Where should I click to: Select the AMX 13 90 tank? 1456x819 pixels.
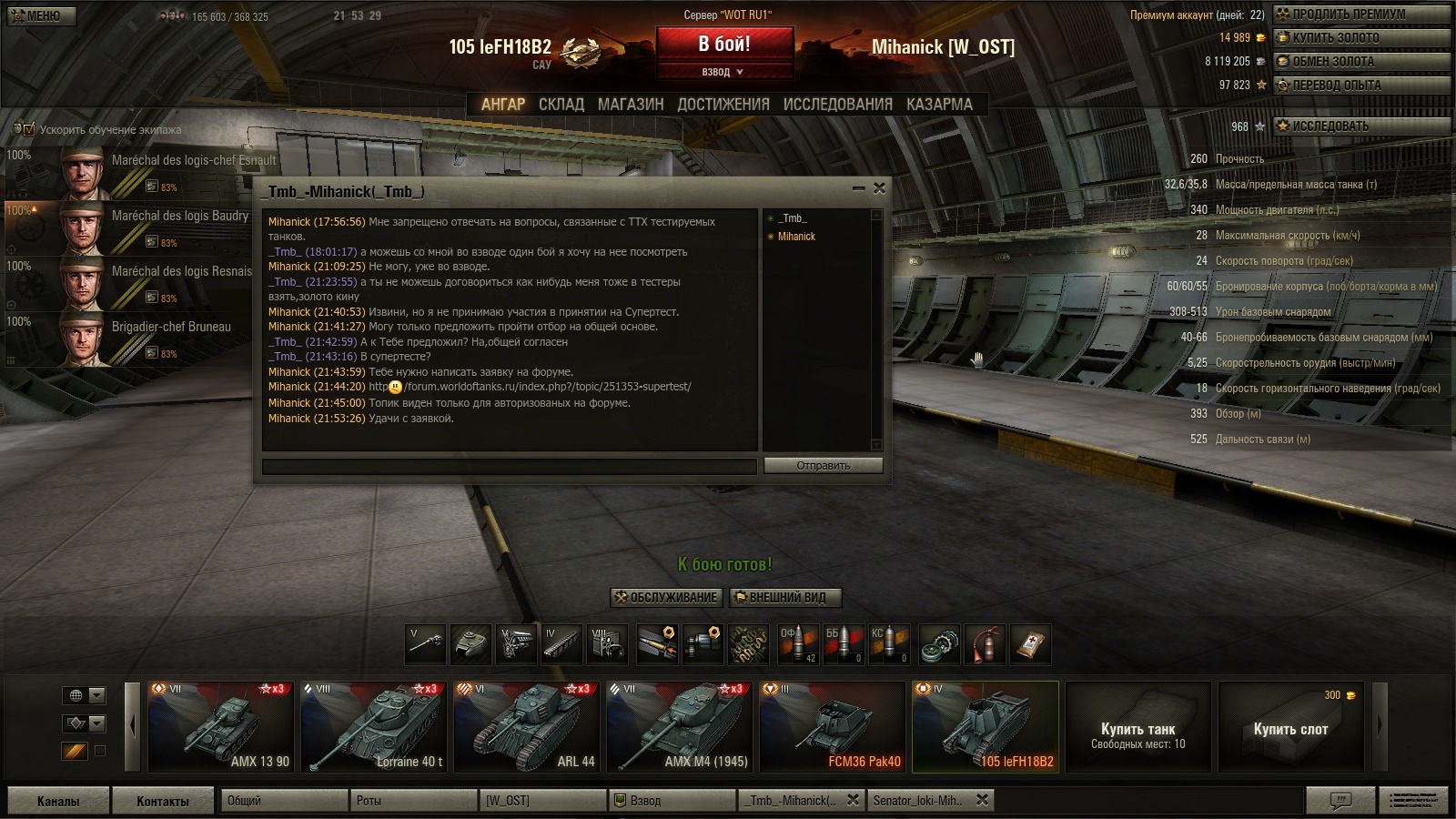(221, 726)
